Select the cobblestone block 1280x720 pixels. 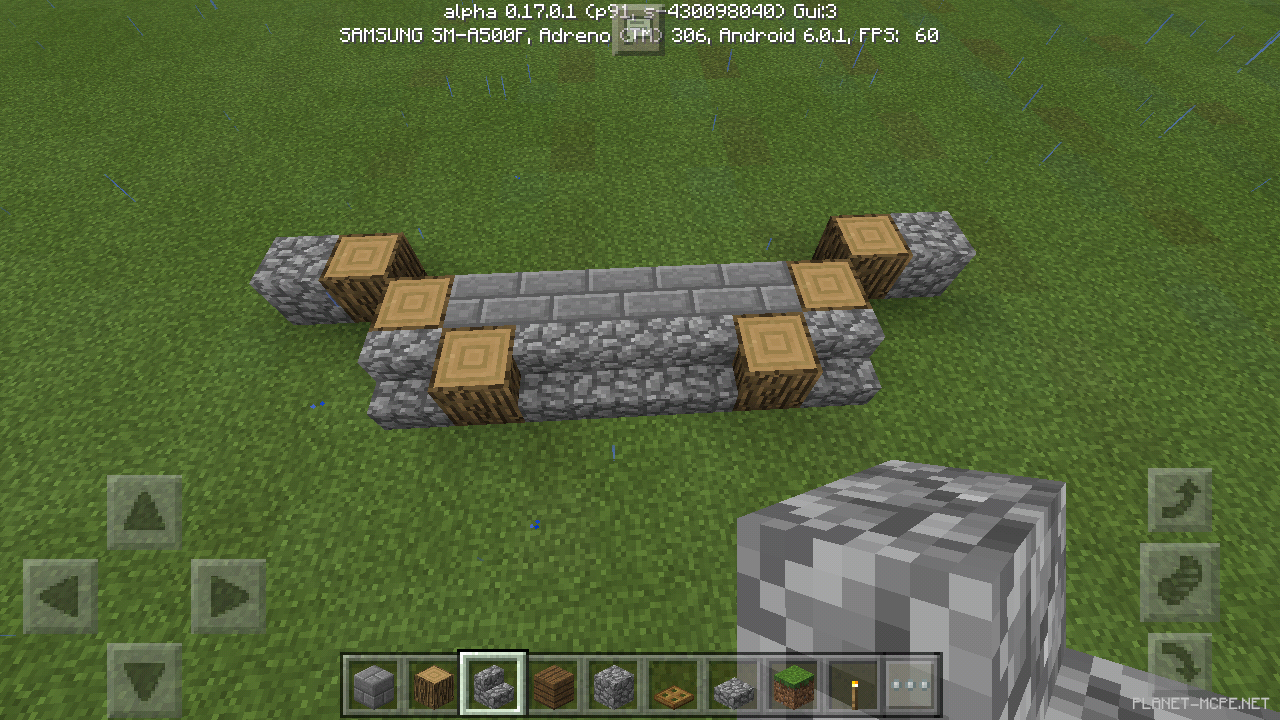(613, 684)
